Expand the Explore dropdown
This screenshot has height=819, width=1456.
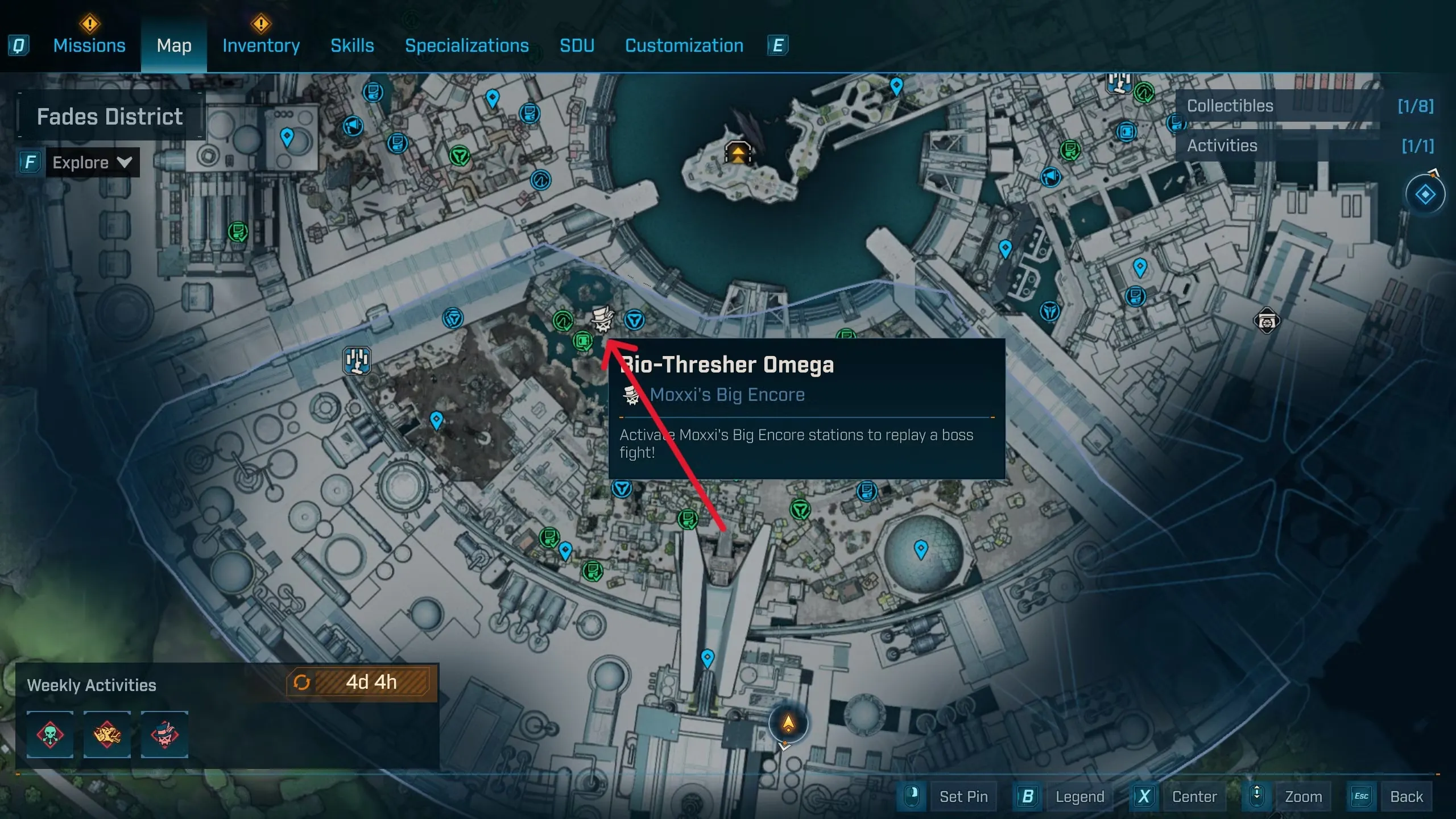click(92, 163)
